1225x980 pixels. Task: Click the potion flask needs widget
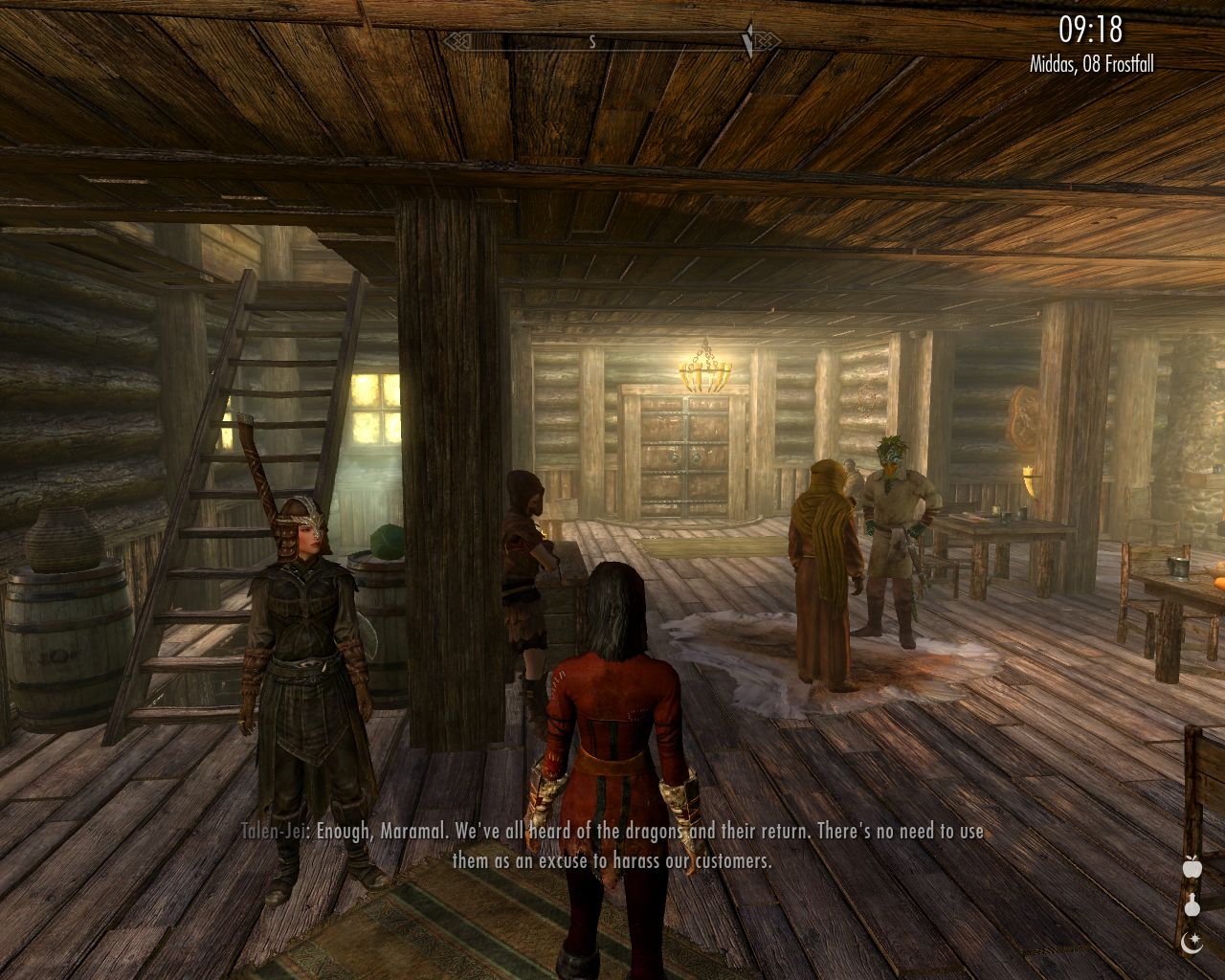coord(1192,906)
